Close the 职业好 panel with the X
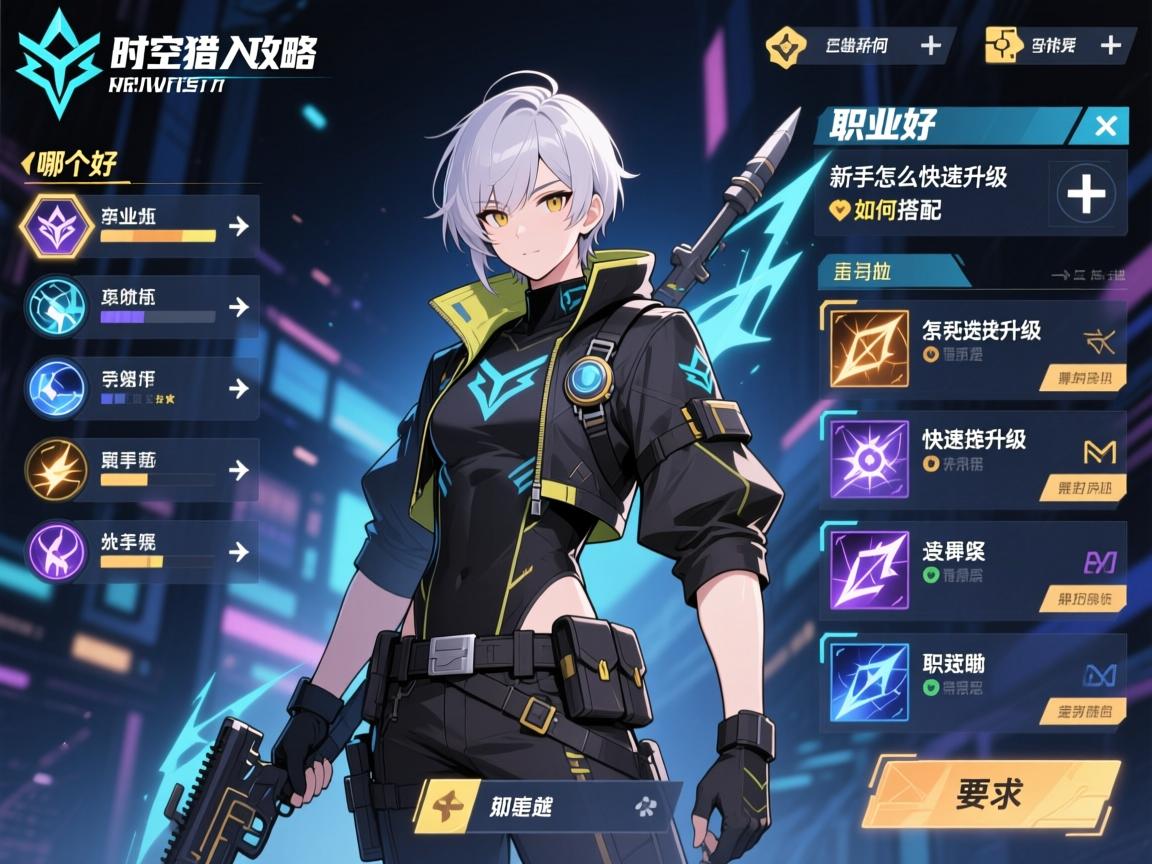 pyautogui.click(x=1105, y=126)
